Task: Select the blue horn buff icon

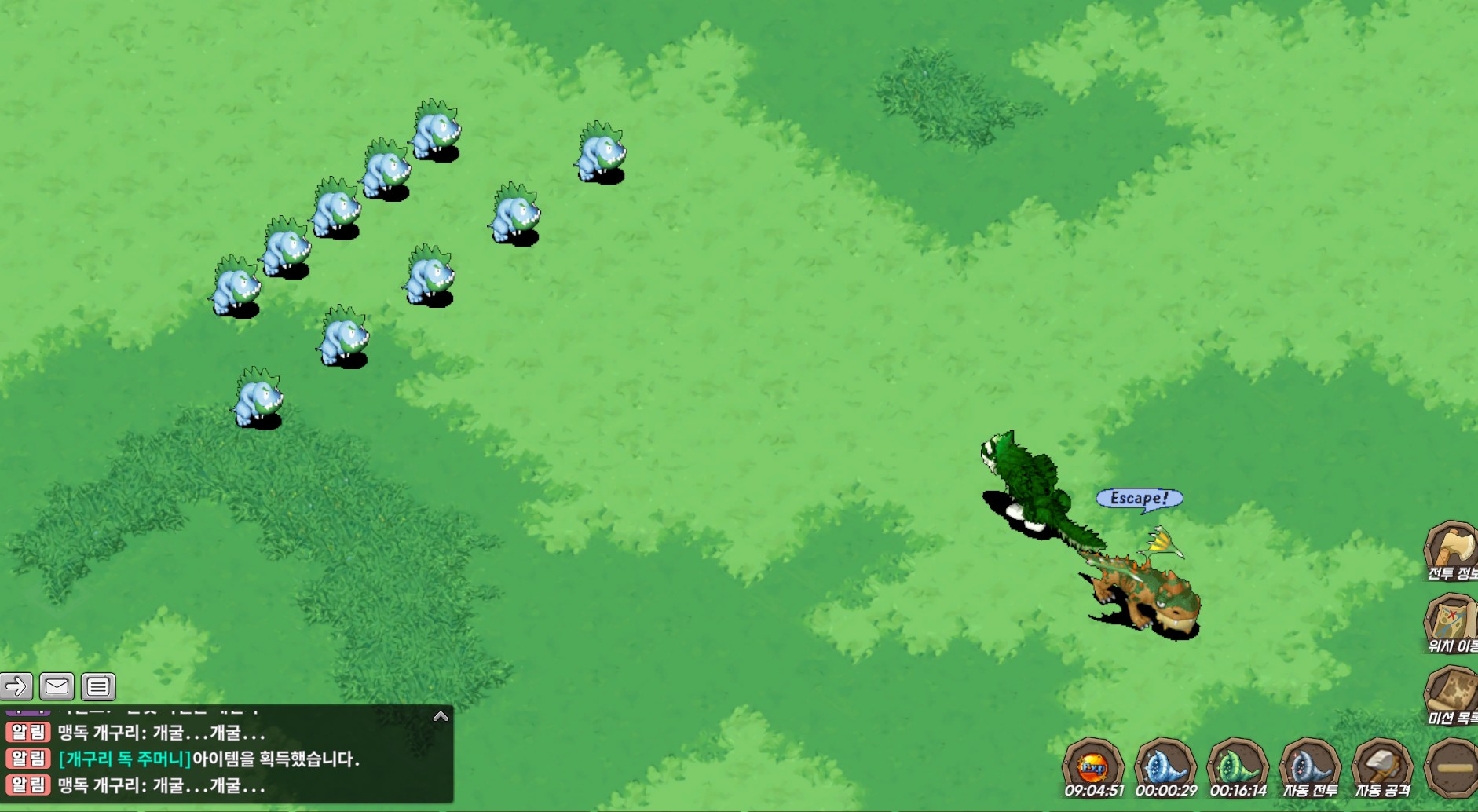Action: click(x=1165, y=766)
